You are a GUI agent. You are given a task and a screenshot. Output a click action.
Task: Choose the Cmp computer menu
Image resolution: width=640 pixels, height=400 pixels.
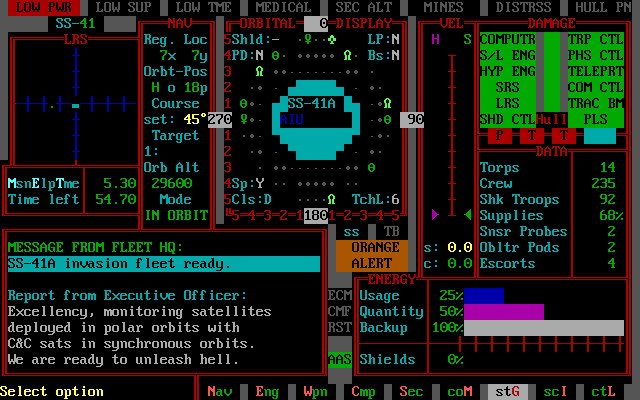[x=363, y=391]
